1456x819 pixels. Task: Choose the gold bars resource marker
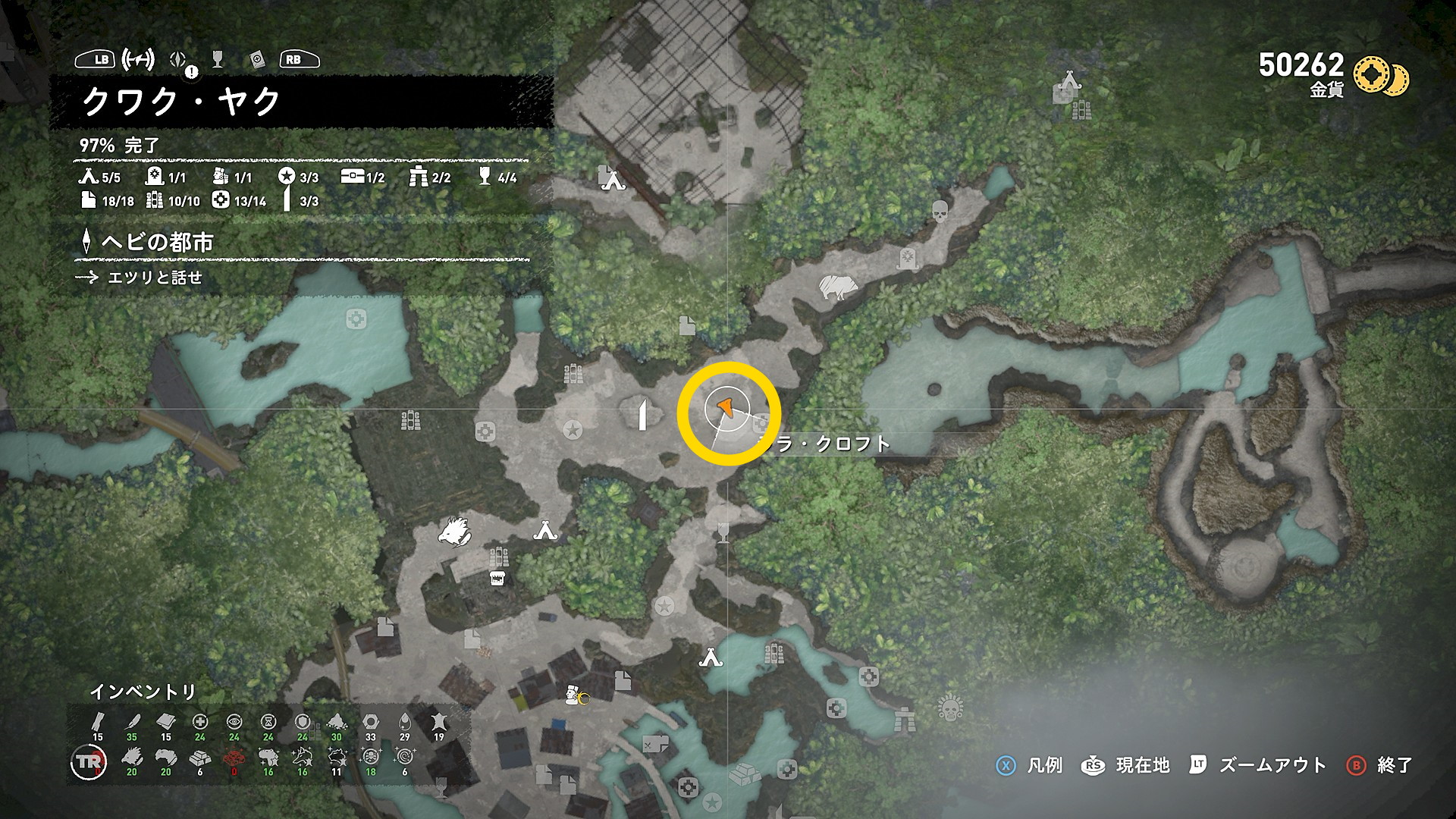pyautogui.click(x=743, y=775)
